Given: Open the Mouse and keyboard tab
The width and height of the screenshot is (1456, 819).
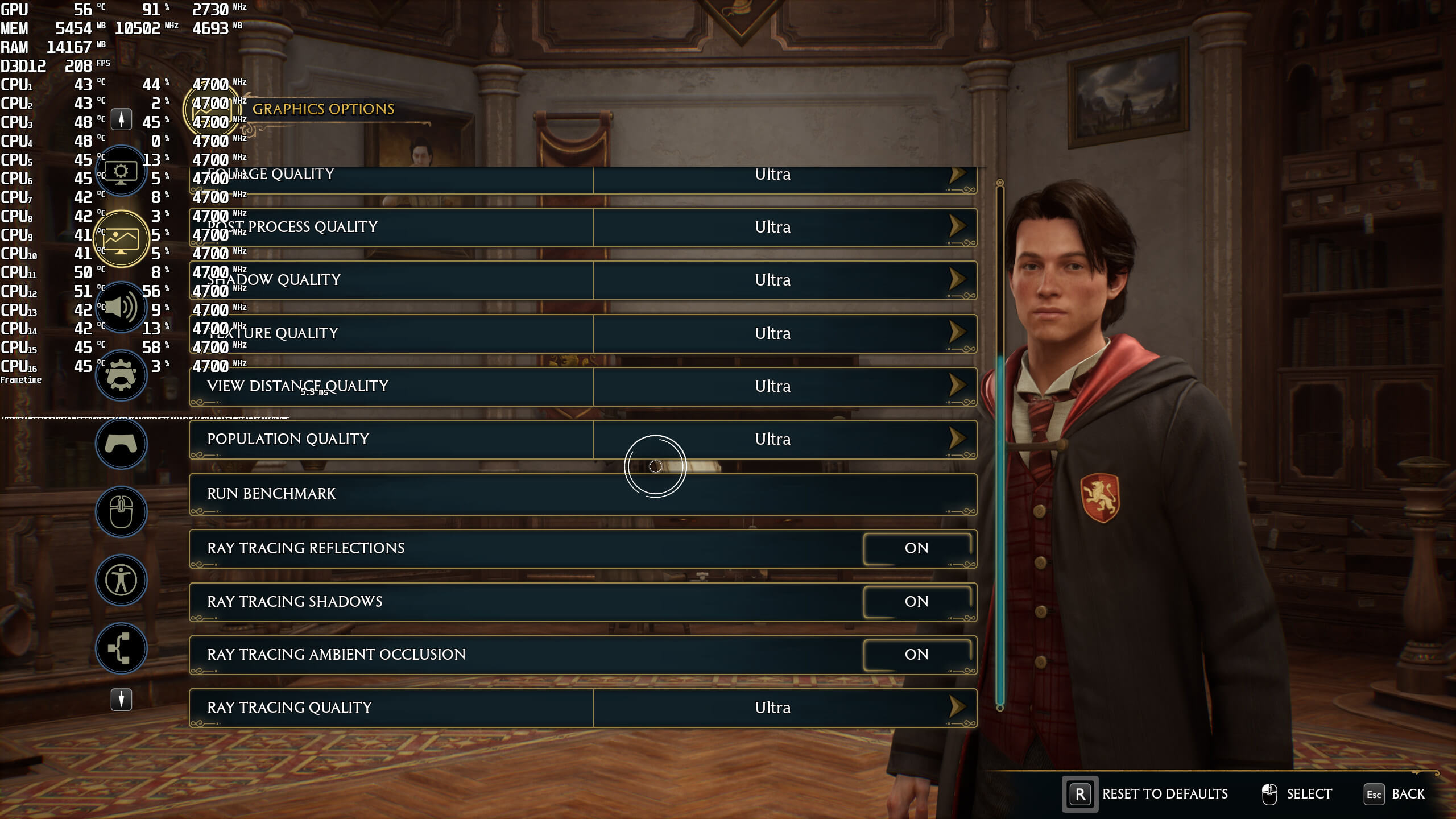Looking at the screenshot, I should click(121, 512).
